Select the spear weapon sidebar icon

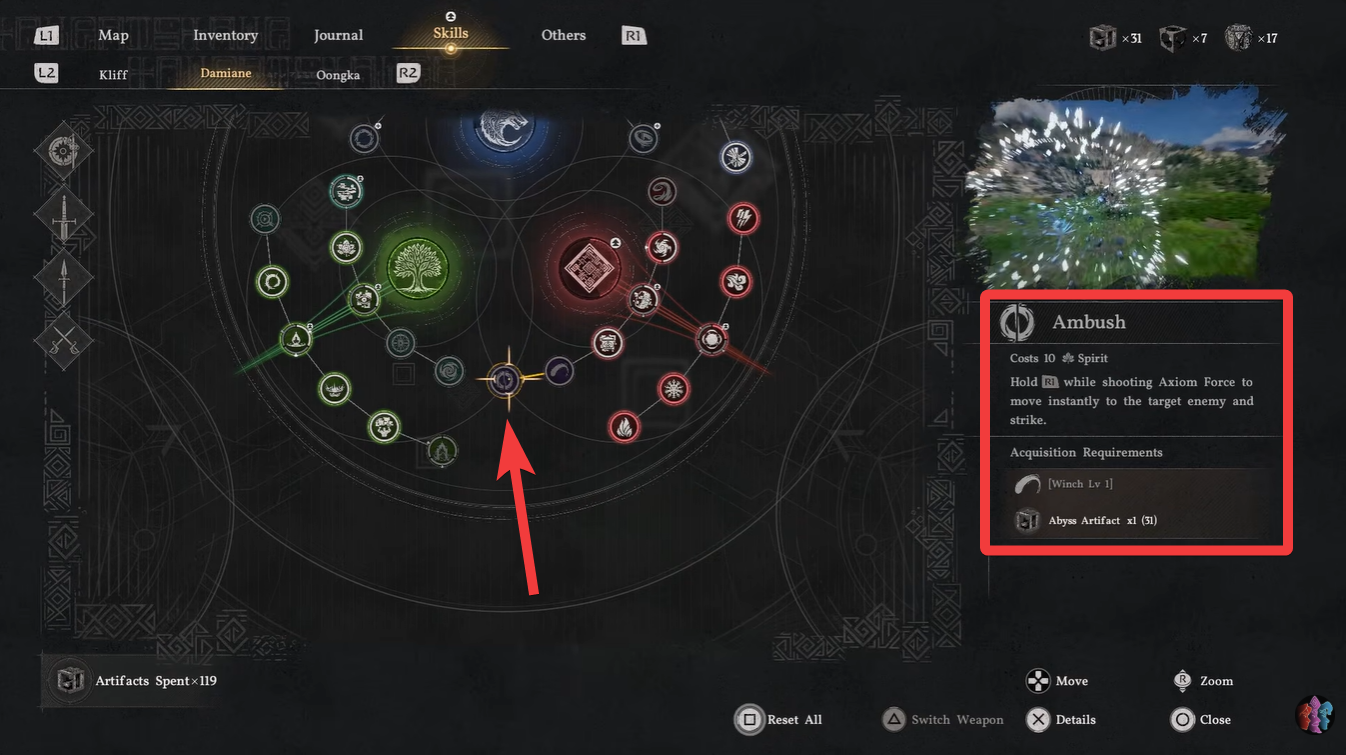coord(63,278)
